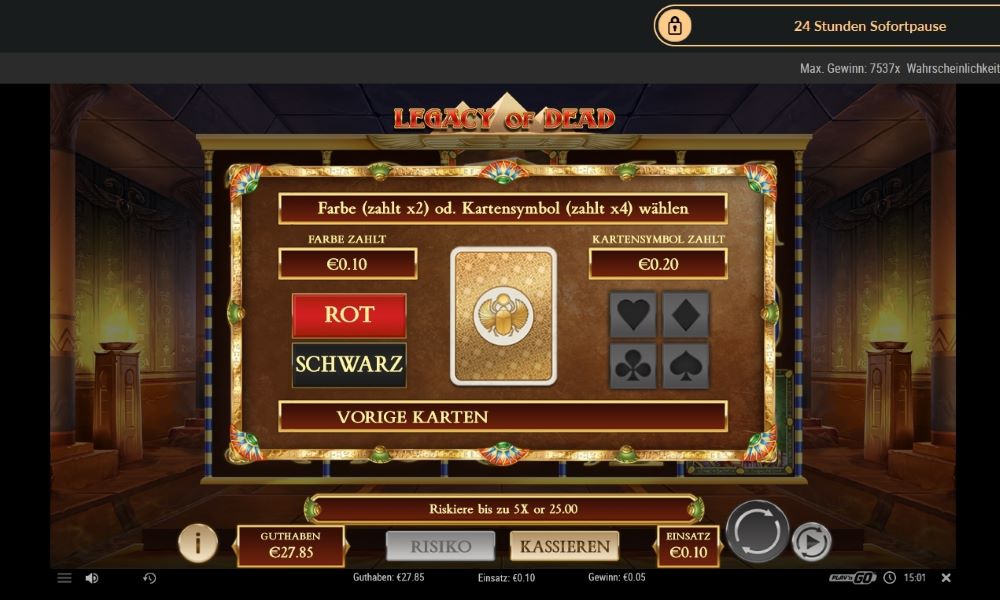Viewport: 1000px width, 600px height.
Task: Toggle the sound speaker icon
Action: tap(92, 578)
